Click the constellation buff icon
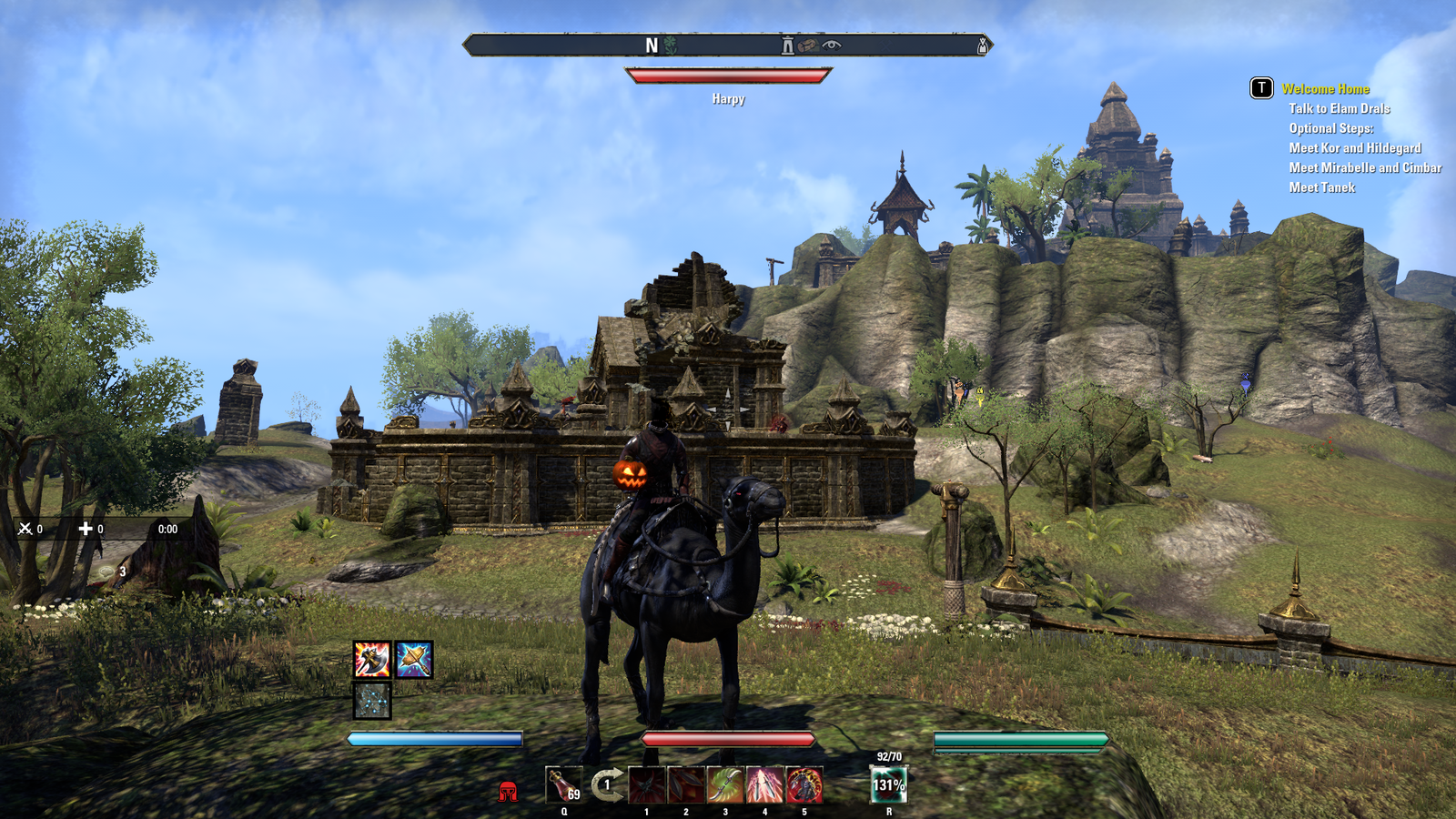 pos(372,701)
